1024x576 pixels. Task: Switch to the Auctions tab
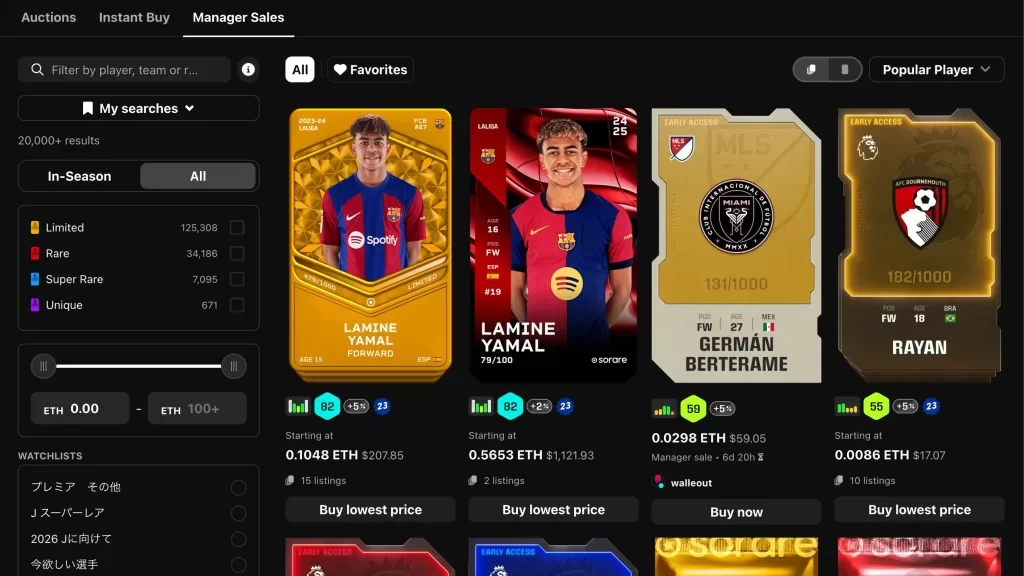pyautogui.click(x=48, y=17)
